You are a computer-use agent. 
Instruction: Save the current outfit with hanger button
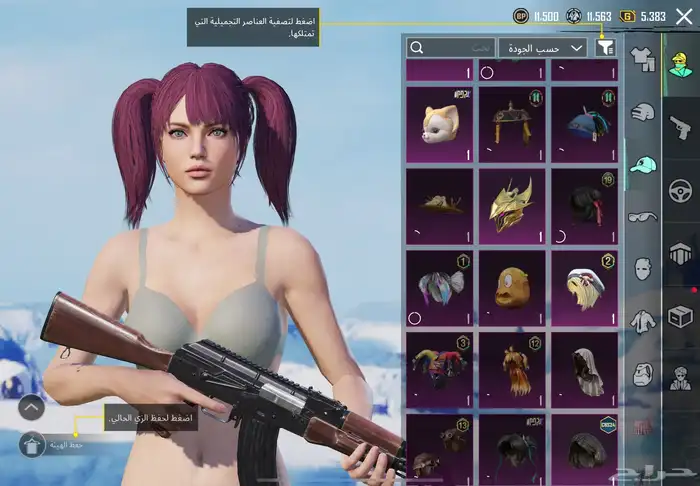coord(33,443)
